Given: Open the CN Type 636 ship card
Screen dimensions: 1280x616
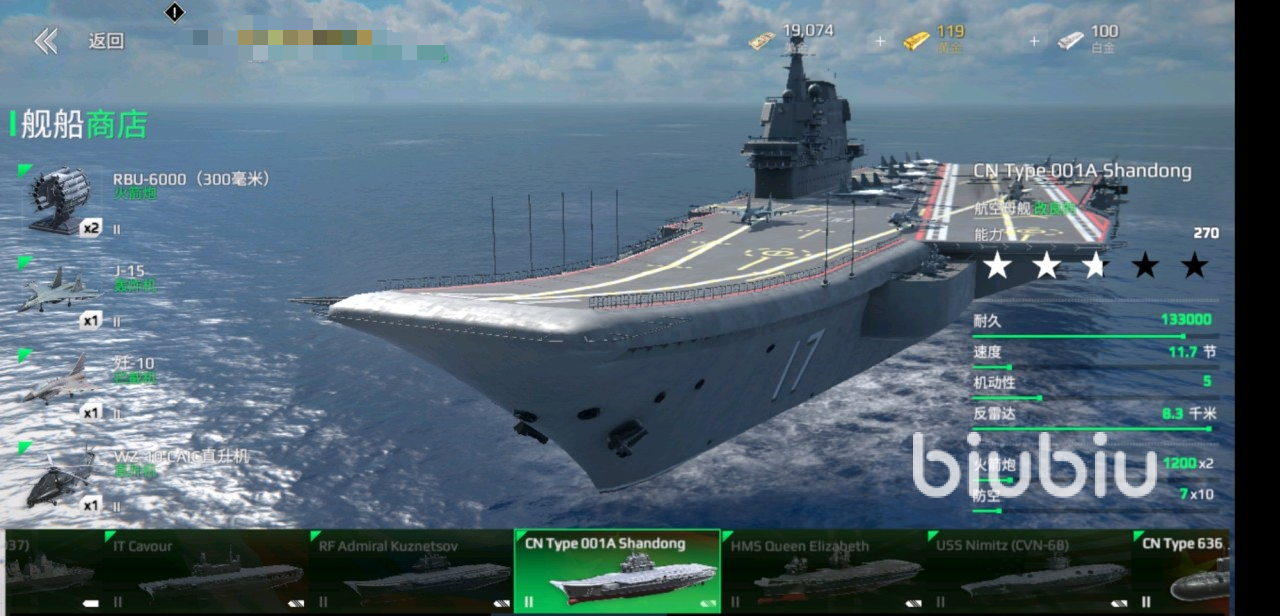Looking at the screenshot, I should click(1185, 571).
